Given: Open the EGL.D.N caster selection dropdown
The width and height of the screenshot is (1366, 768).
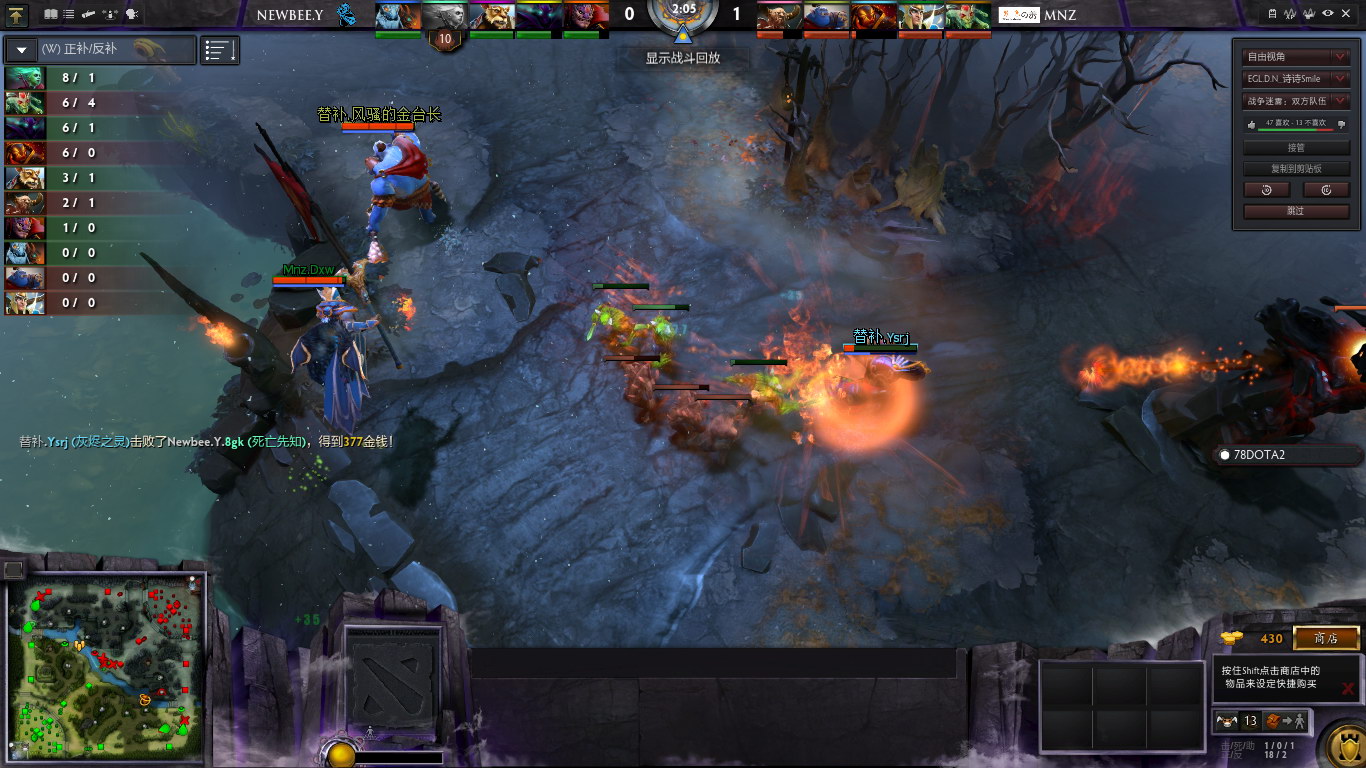Looking at the screenshot, I should (1296, 78).
